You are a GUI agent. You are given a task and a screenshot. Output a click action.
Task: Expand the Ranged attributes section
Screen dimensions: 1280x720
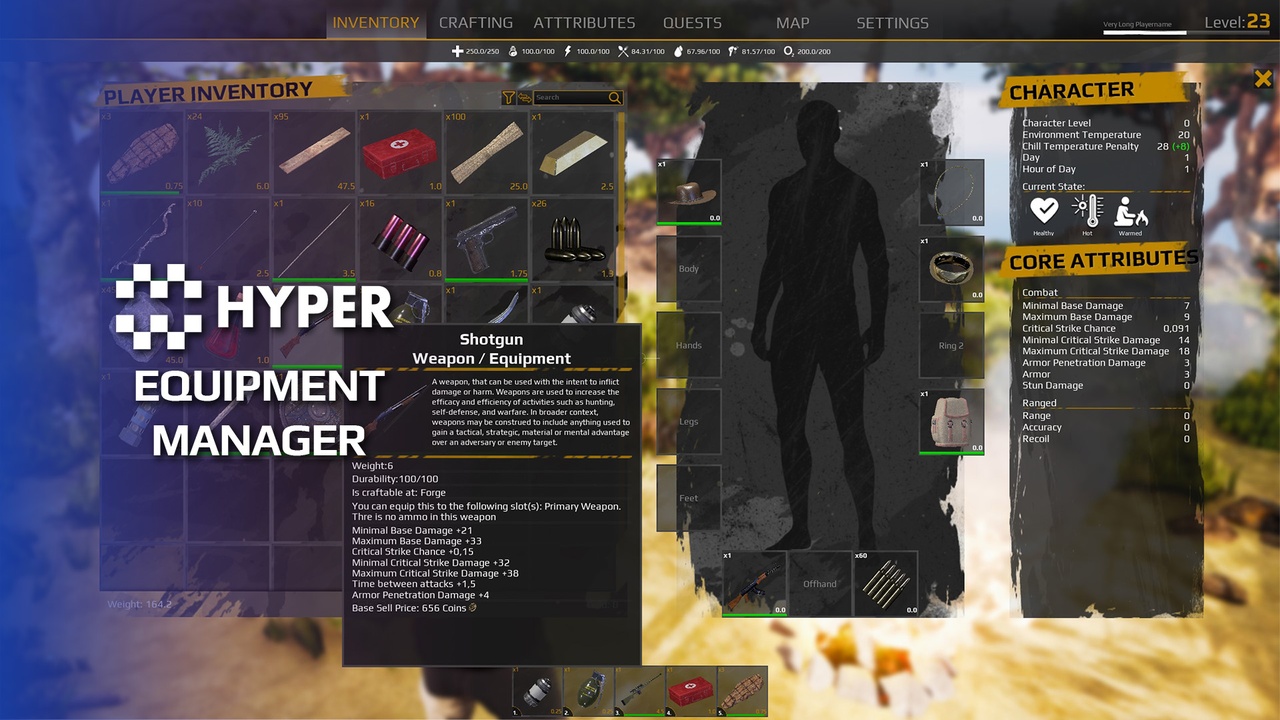click(1038, 403)
